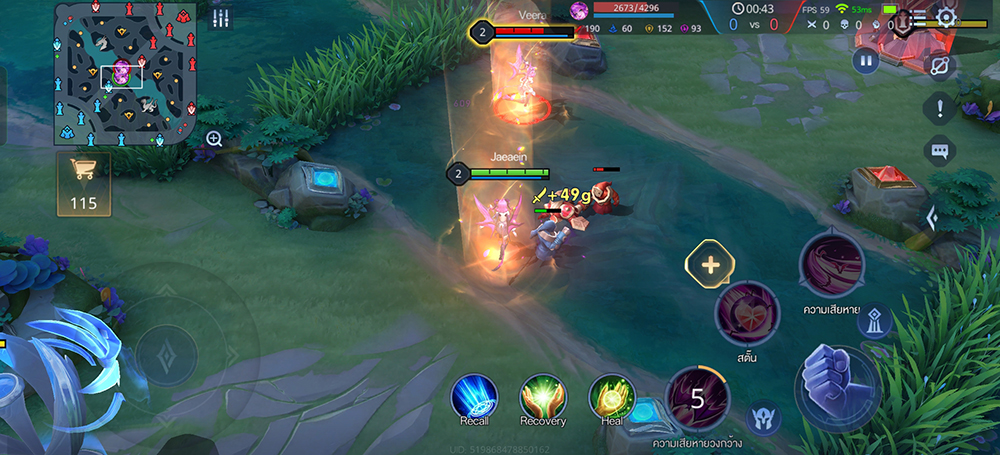This screenshot has width=1000, height=455.
Task: Open settings via the gear icon
Action: point(946,17)
